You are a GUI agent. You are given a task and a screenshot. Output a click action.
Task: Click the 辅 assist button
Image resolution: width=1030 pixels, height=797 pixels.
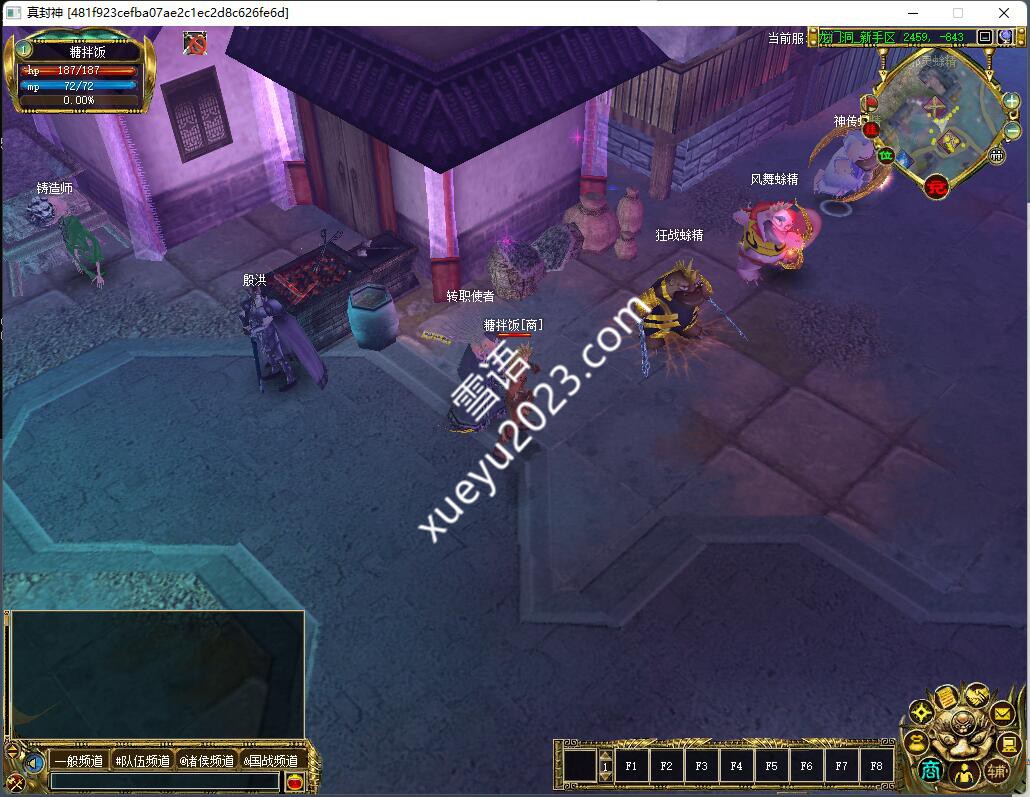(x=996, y=770)
